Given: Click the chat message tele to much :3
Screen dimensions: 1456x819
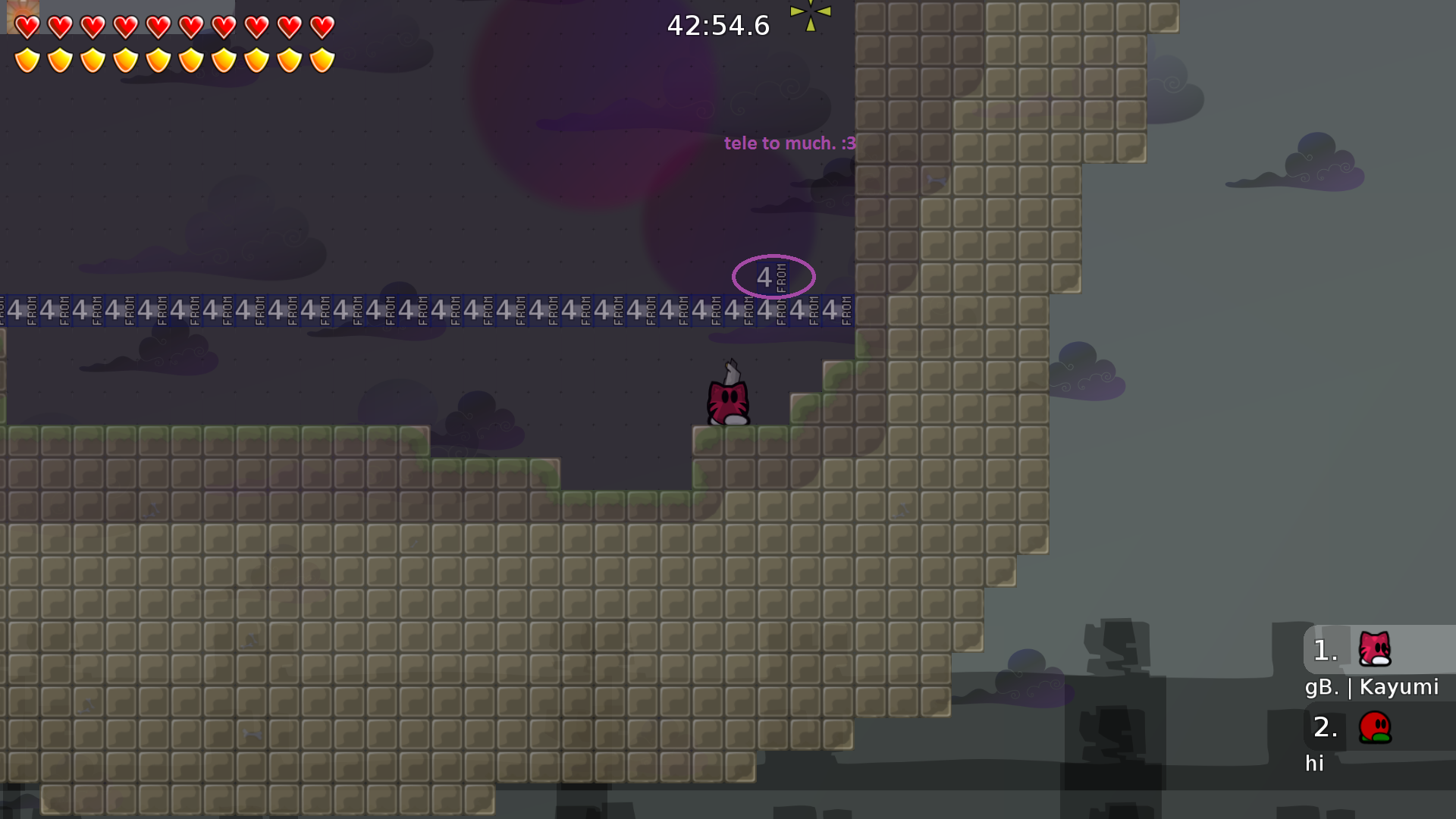Looking at the screenshot, I should 790,143.
